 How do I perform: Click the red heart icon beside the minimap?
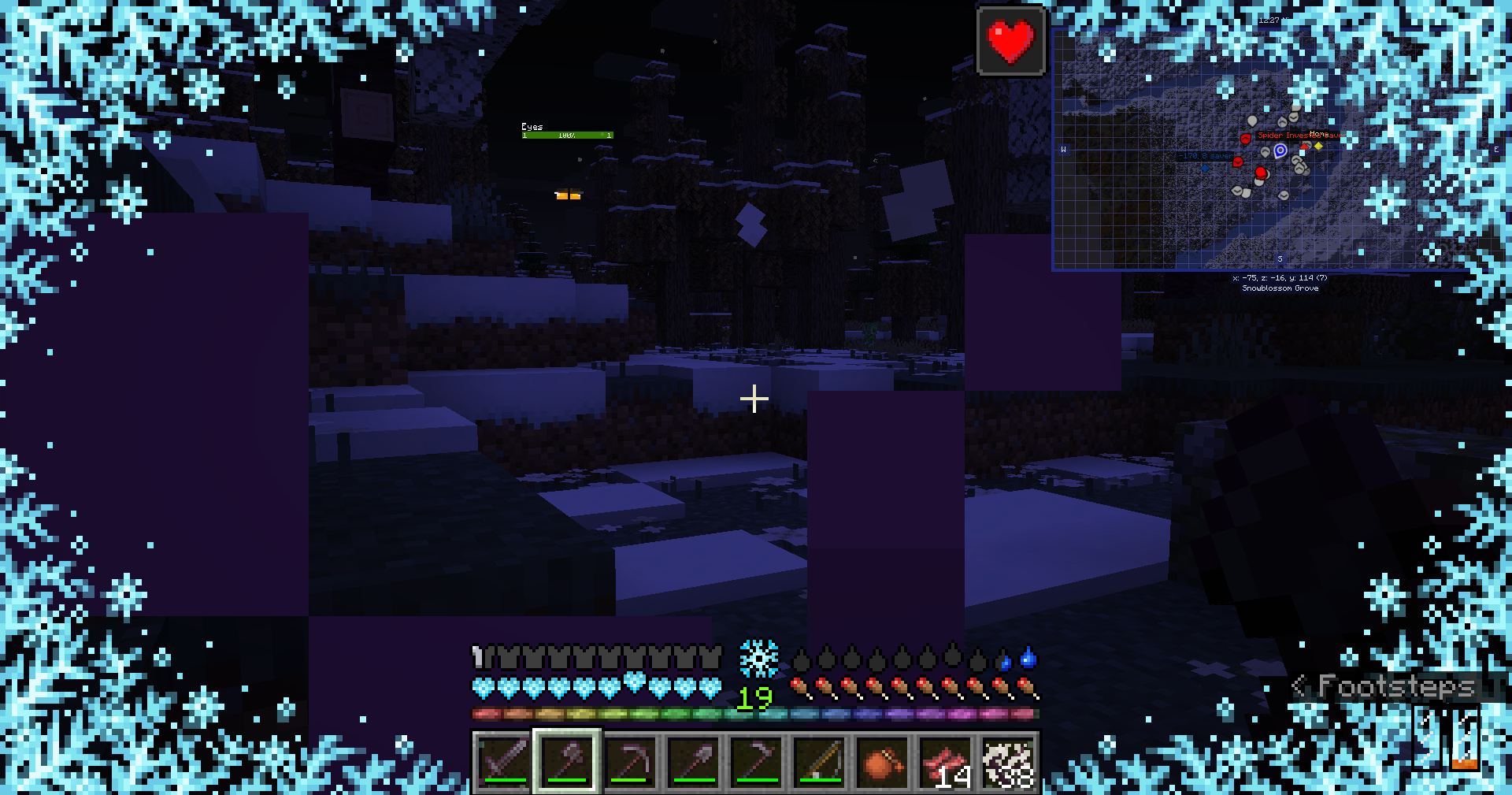(1010, 39)
